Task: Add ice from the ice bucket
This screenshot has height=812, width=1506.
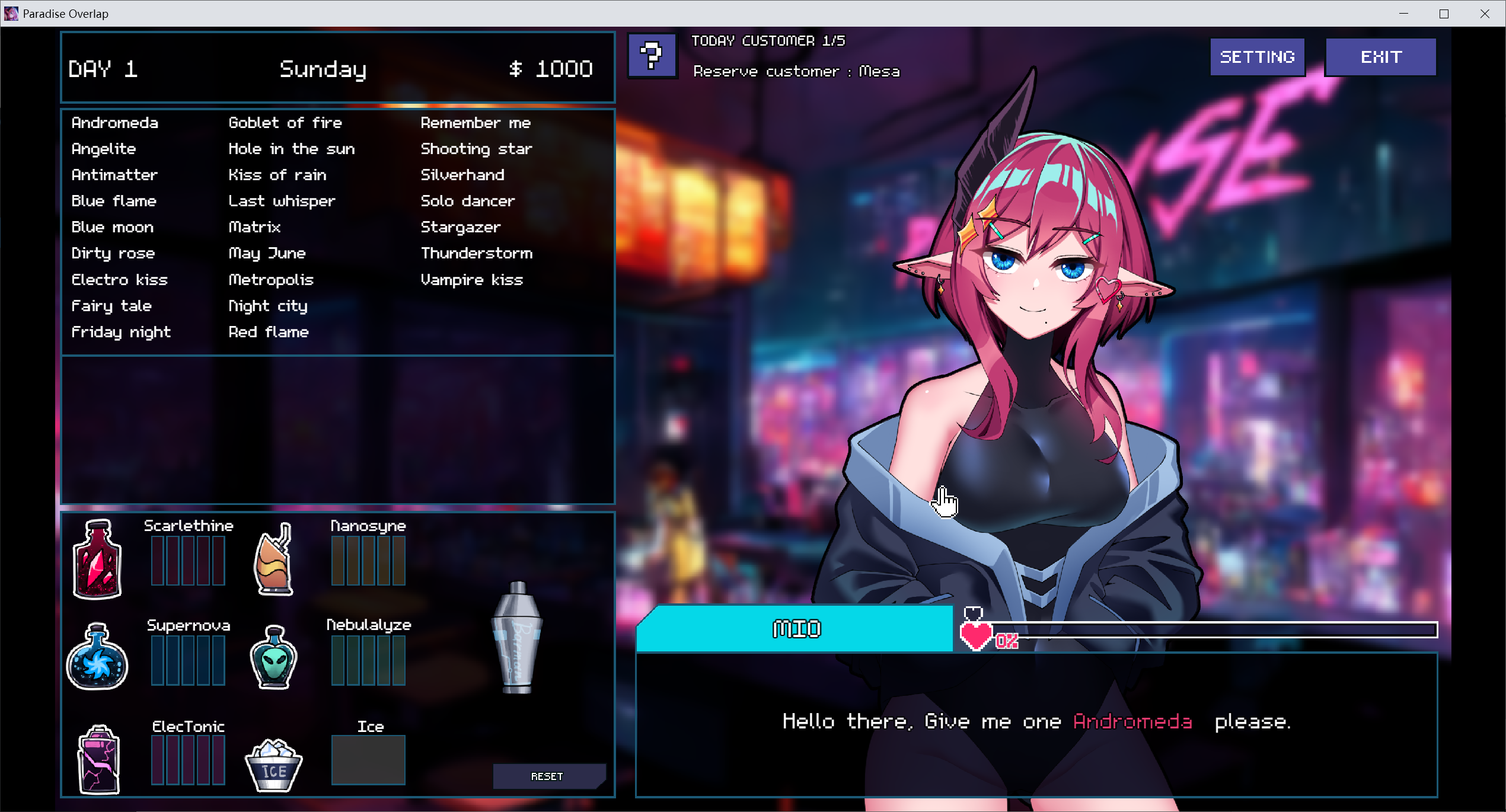Action: [273, 765]
